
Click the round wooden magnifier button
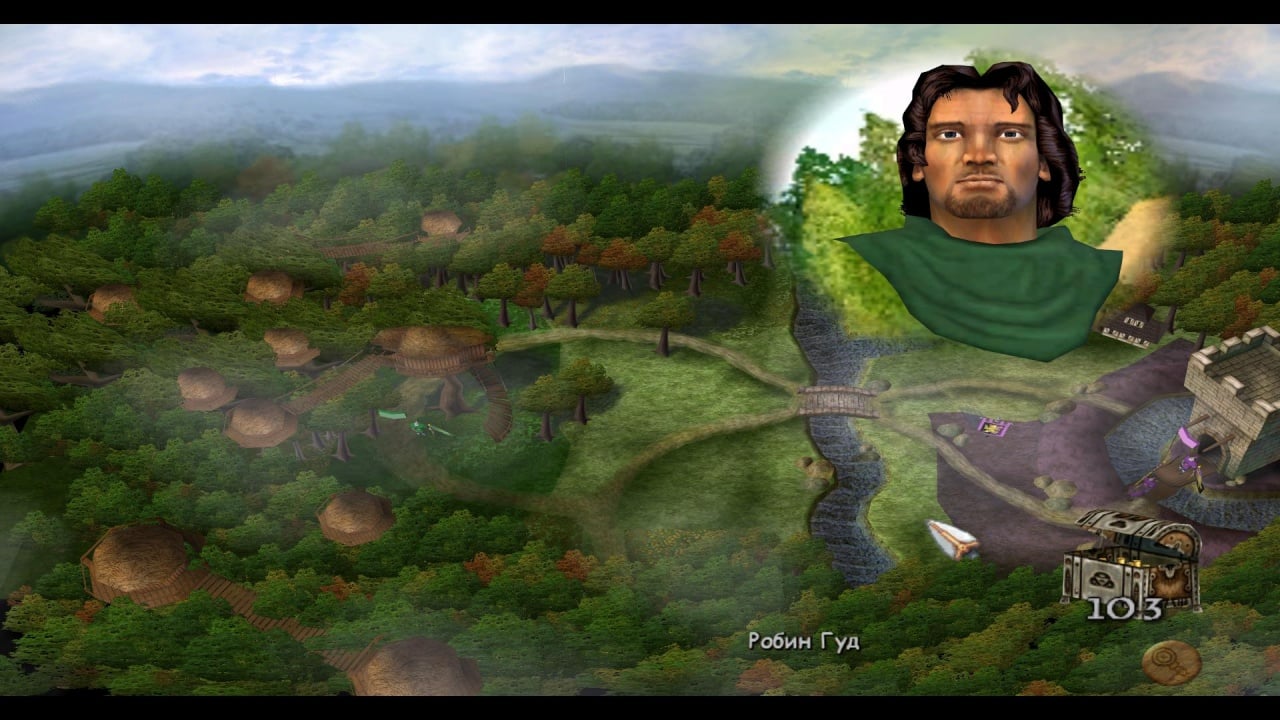click(x=1170, y=661)
